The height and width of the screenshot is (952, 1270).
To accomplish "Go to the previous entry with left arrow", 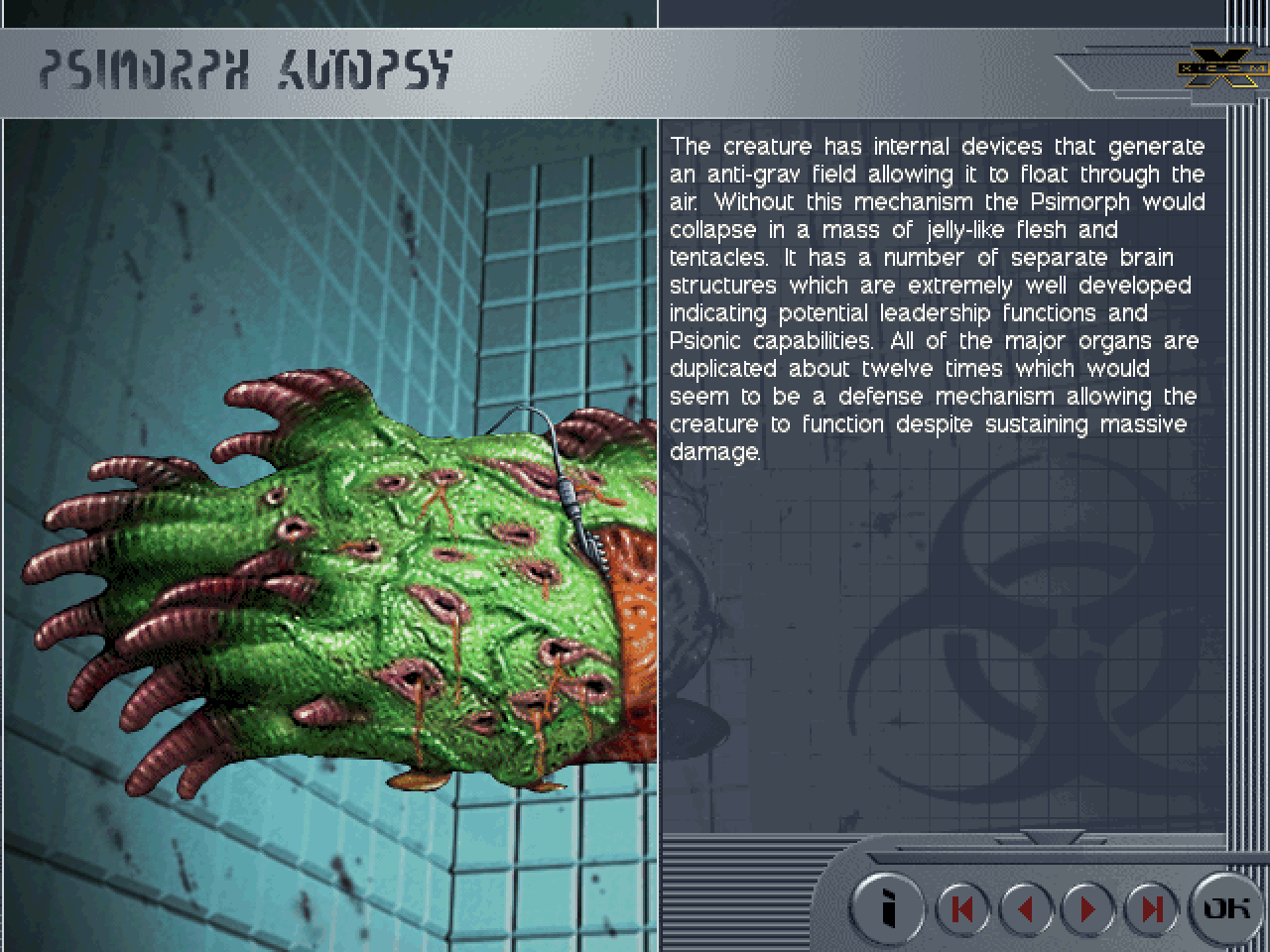I will pyautogui.click(x=1026, y=908).
